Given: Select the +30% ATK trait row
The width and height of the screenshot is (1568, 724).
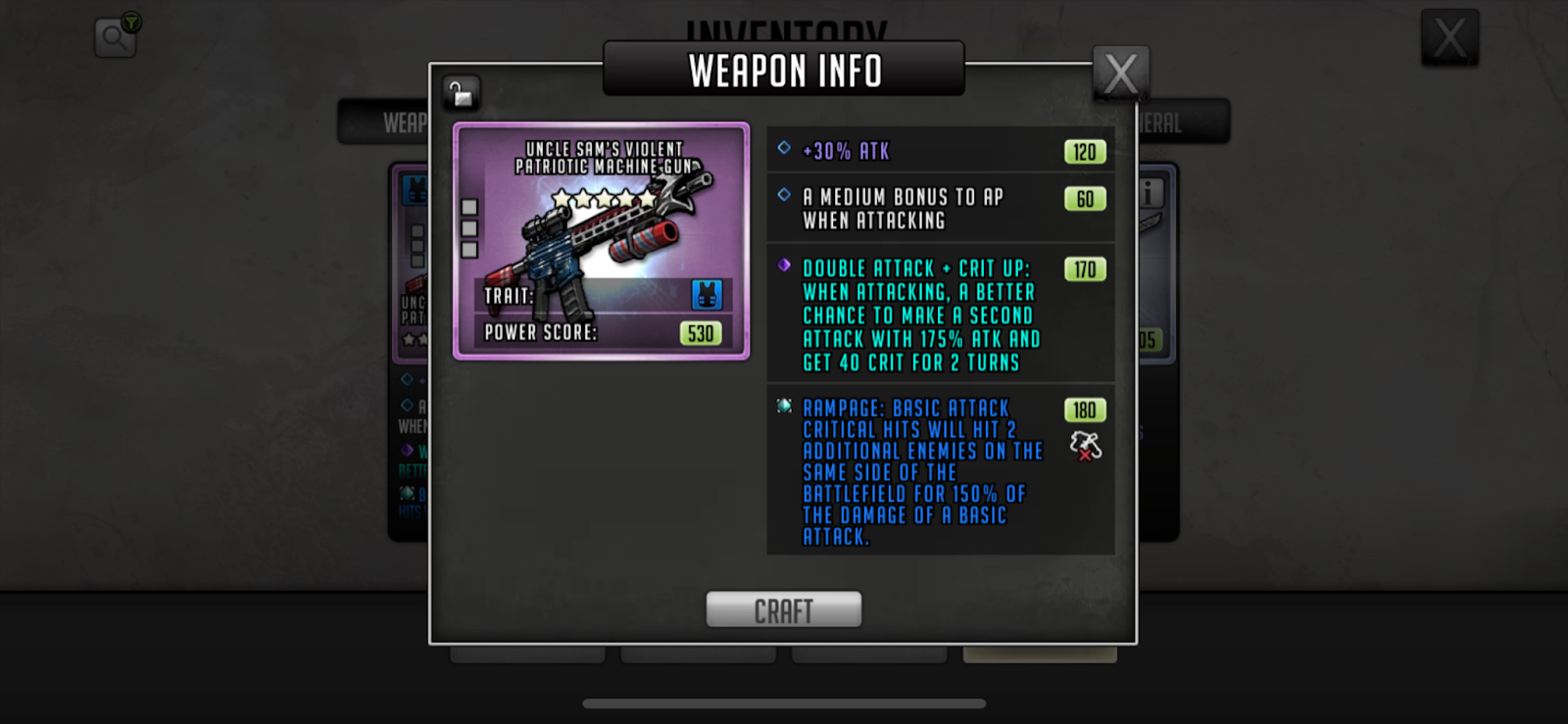Looking at the screenshot, I should 940,151.
